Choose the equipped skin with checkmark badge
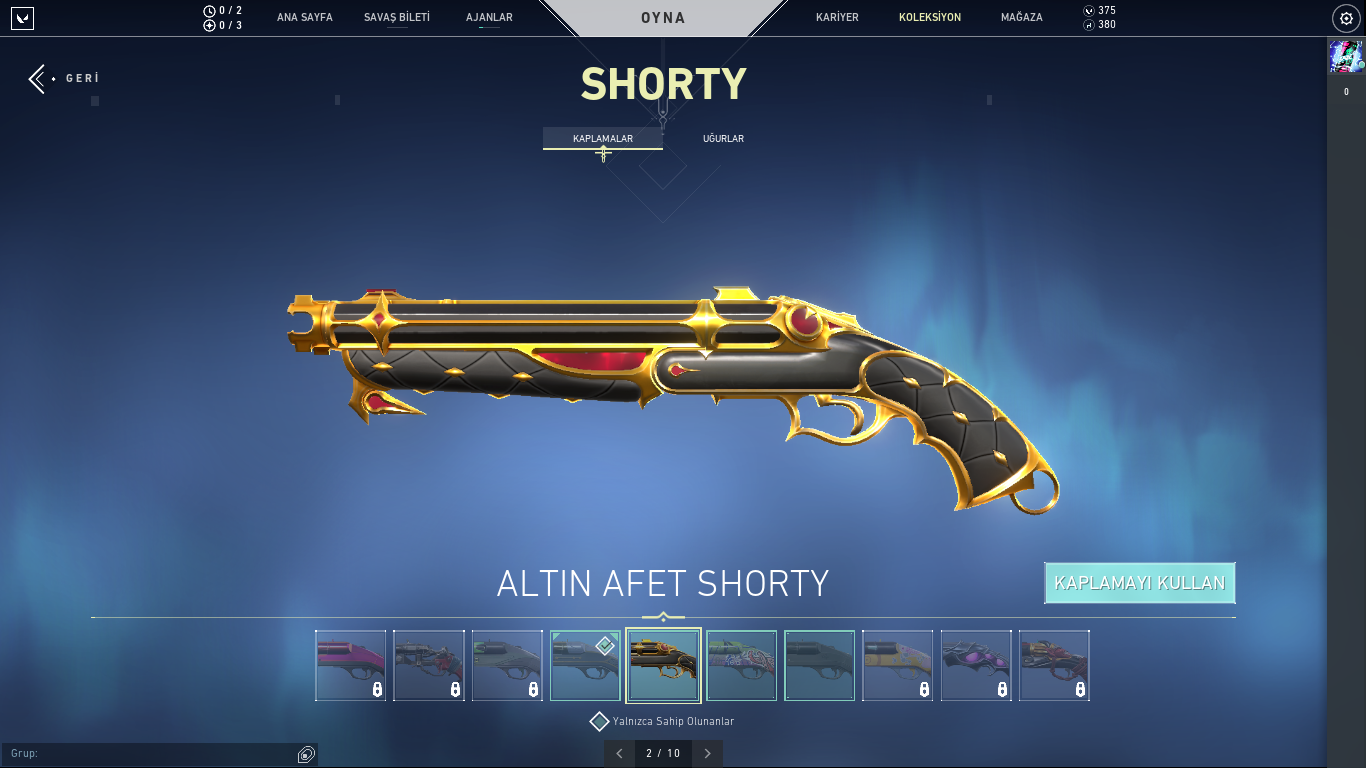Screen dimensions: 1366x768 (x=585, y=665)
